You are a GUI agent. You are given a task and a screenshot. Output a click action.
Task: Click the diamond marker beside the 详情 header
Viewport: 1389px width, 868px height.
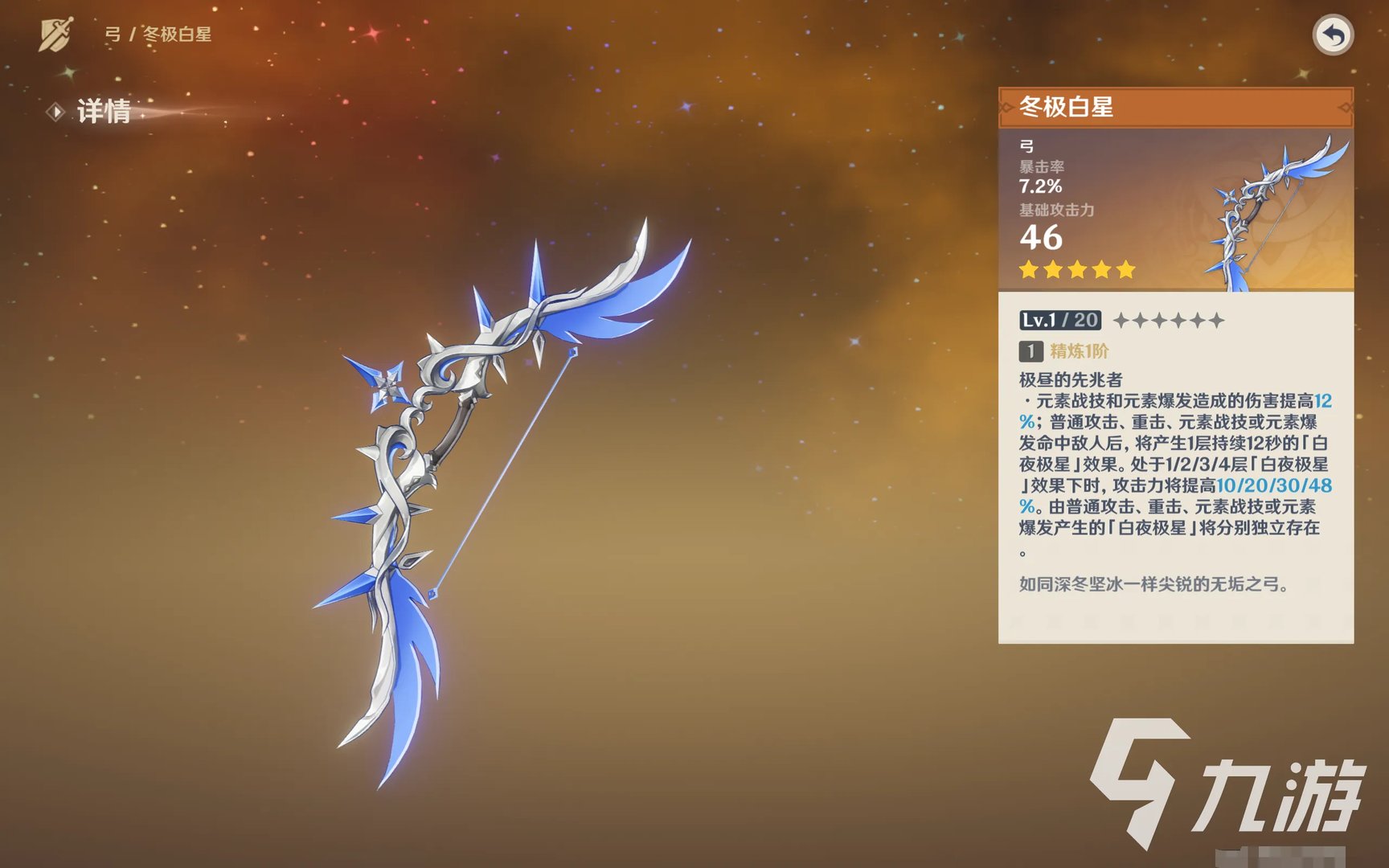[55, 112]
